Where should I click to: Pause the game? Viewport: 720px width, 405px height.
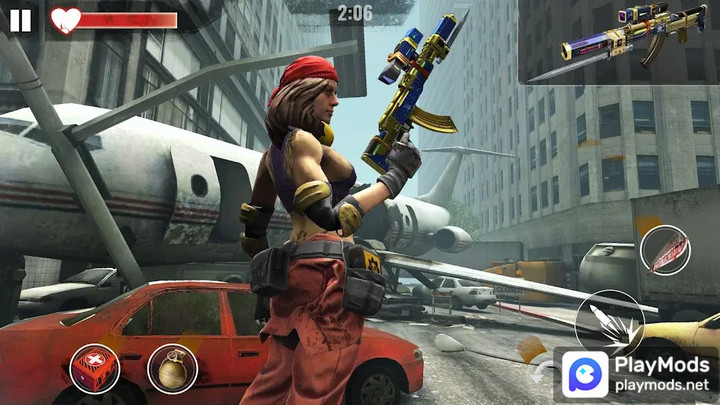point(20,20)
